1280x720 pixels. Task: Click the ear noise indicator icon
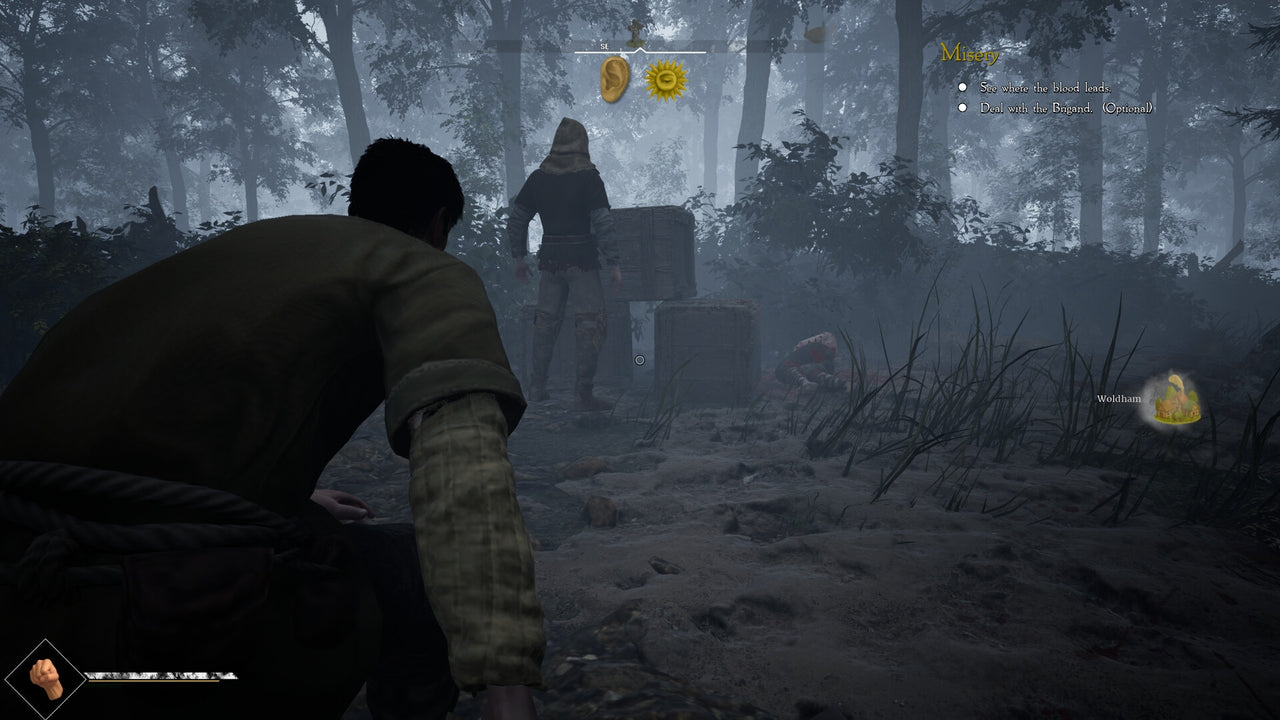coord(614,78)
